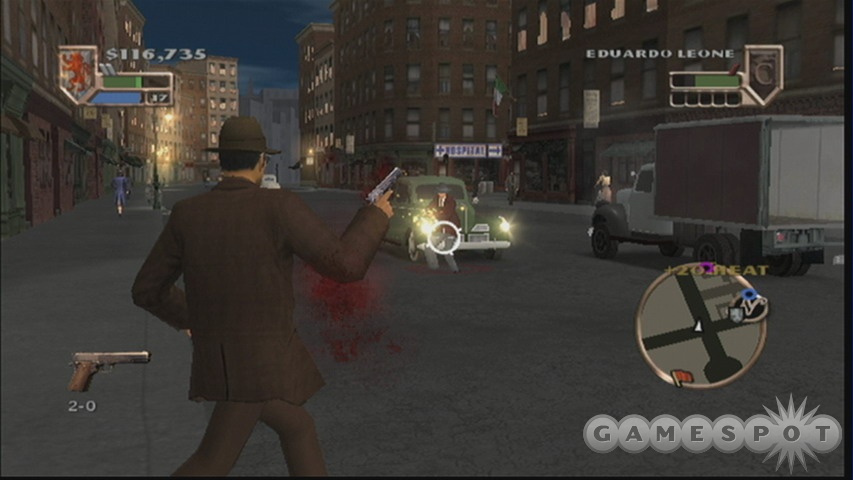Click the GameSpot watermark logo
This screenshot has height=480, width=853.
coord(712,434)
